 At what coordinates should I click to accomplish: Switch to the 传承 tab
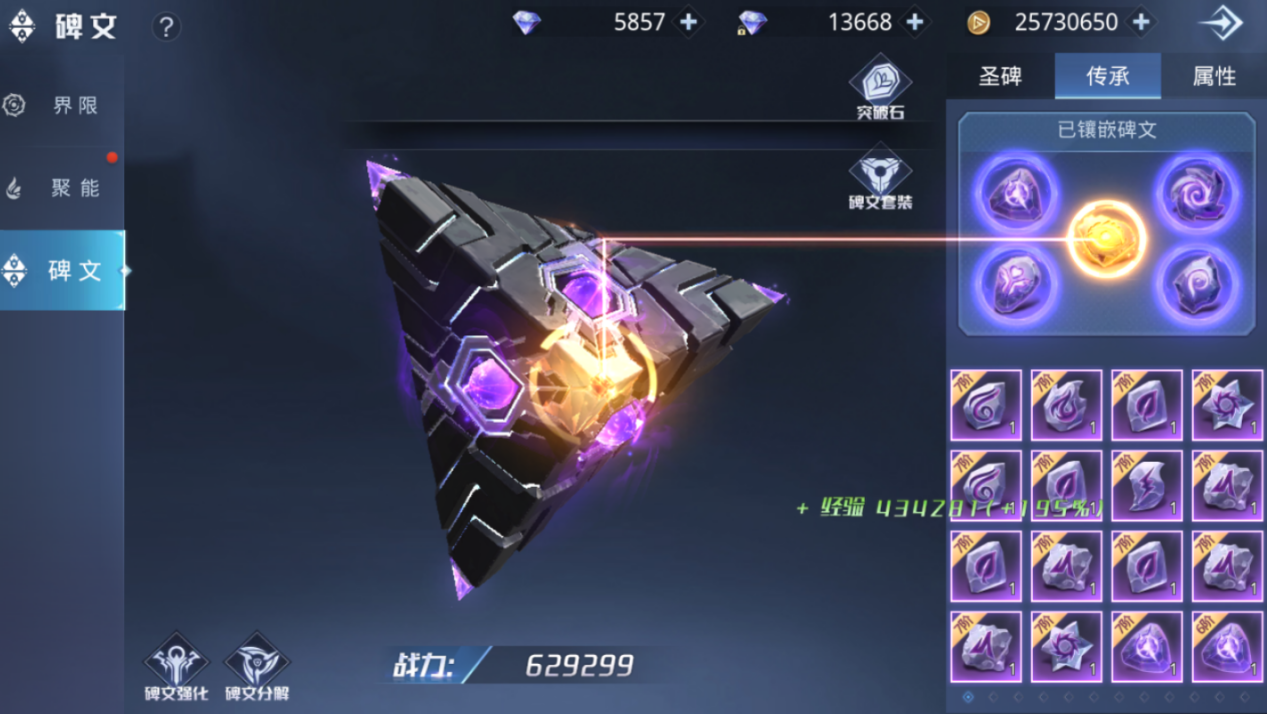pos(1107,76)
